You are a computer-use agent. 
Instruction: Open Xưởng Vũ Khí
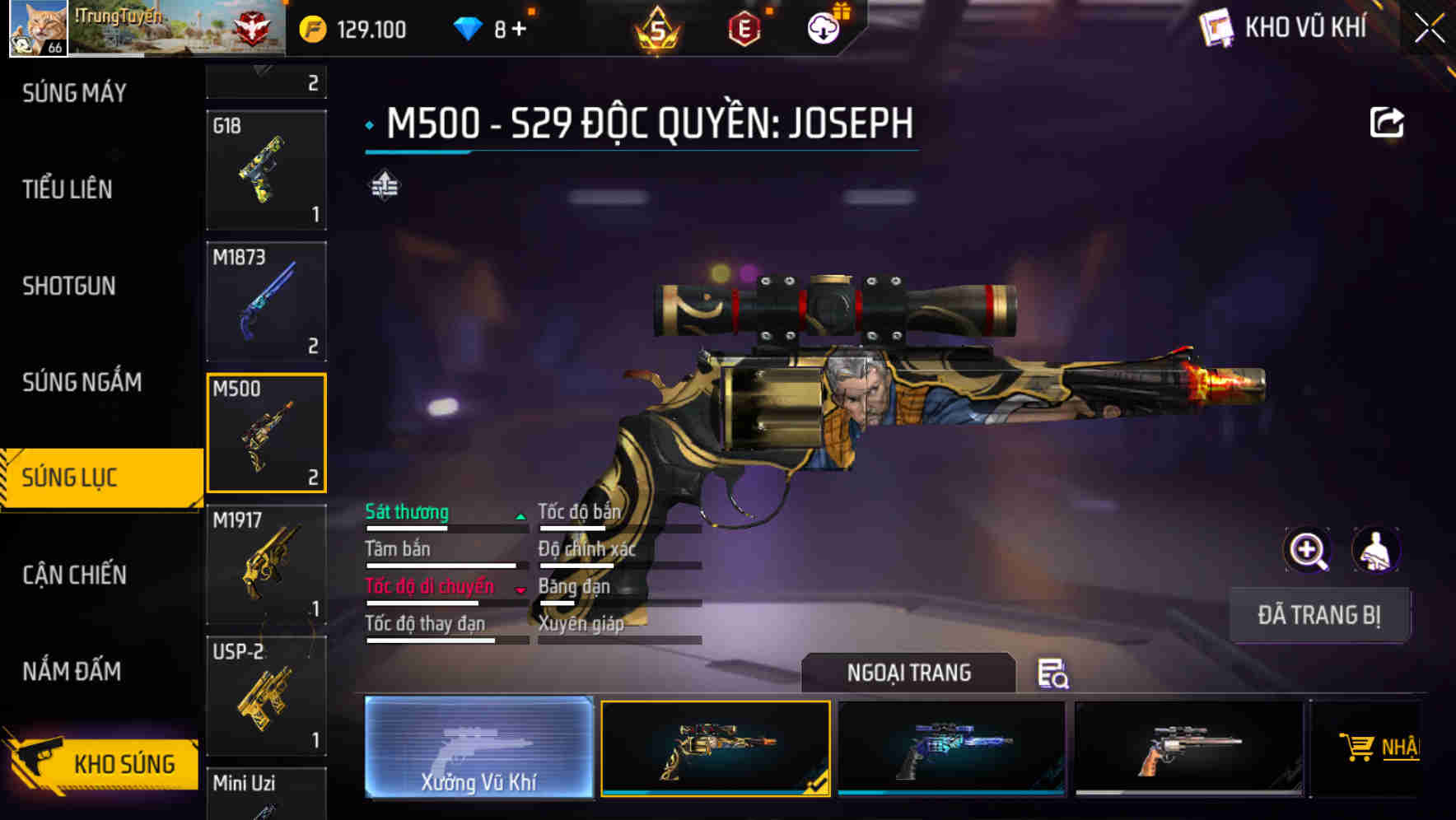[478, 749]
